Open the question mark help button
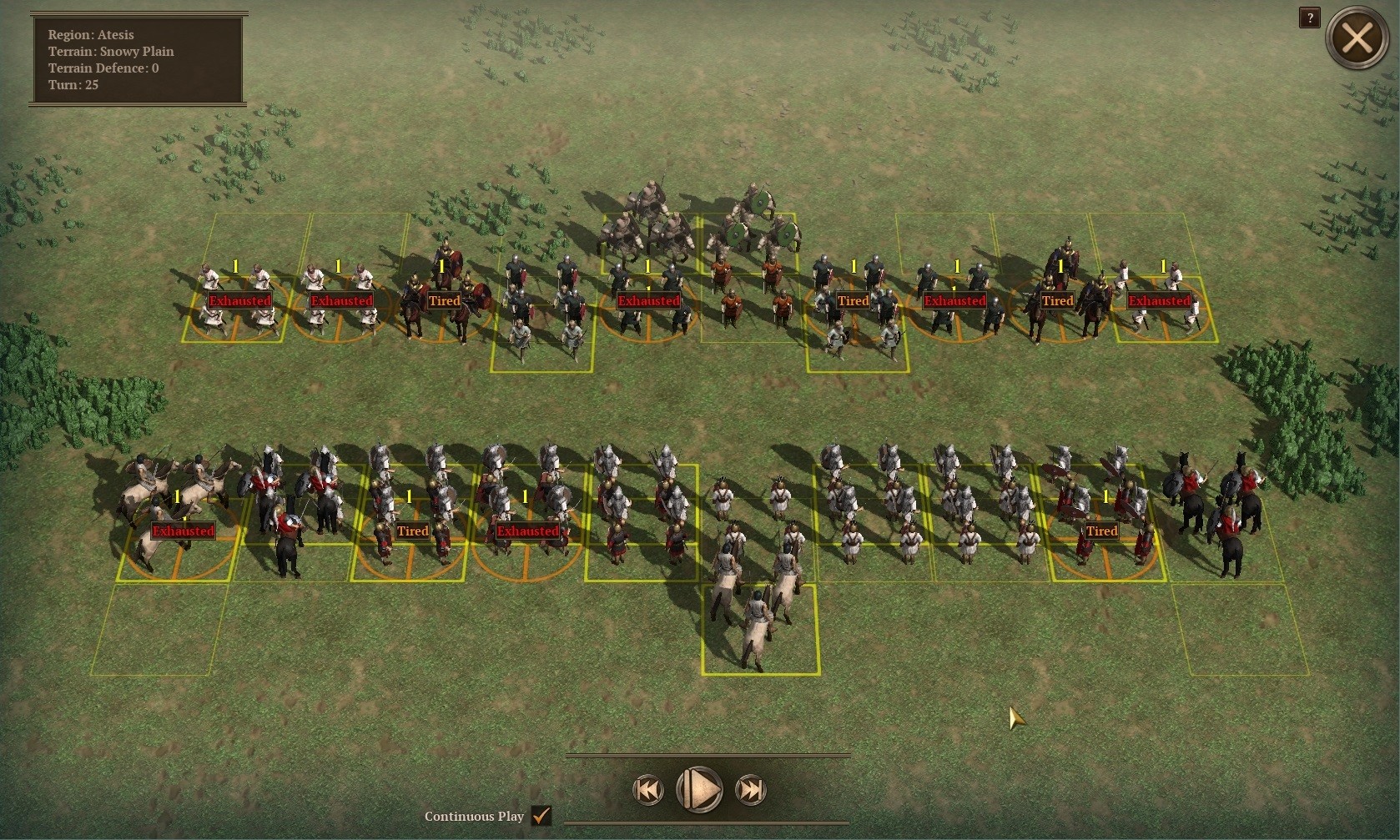The width and height of the screenshot is (1400, 840). coord(1309,18)
